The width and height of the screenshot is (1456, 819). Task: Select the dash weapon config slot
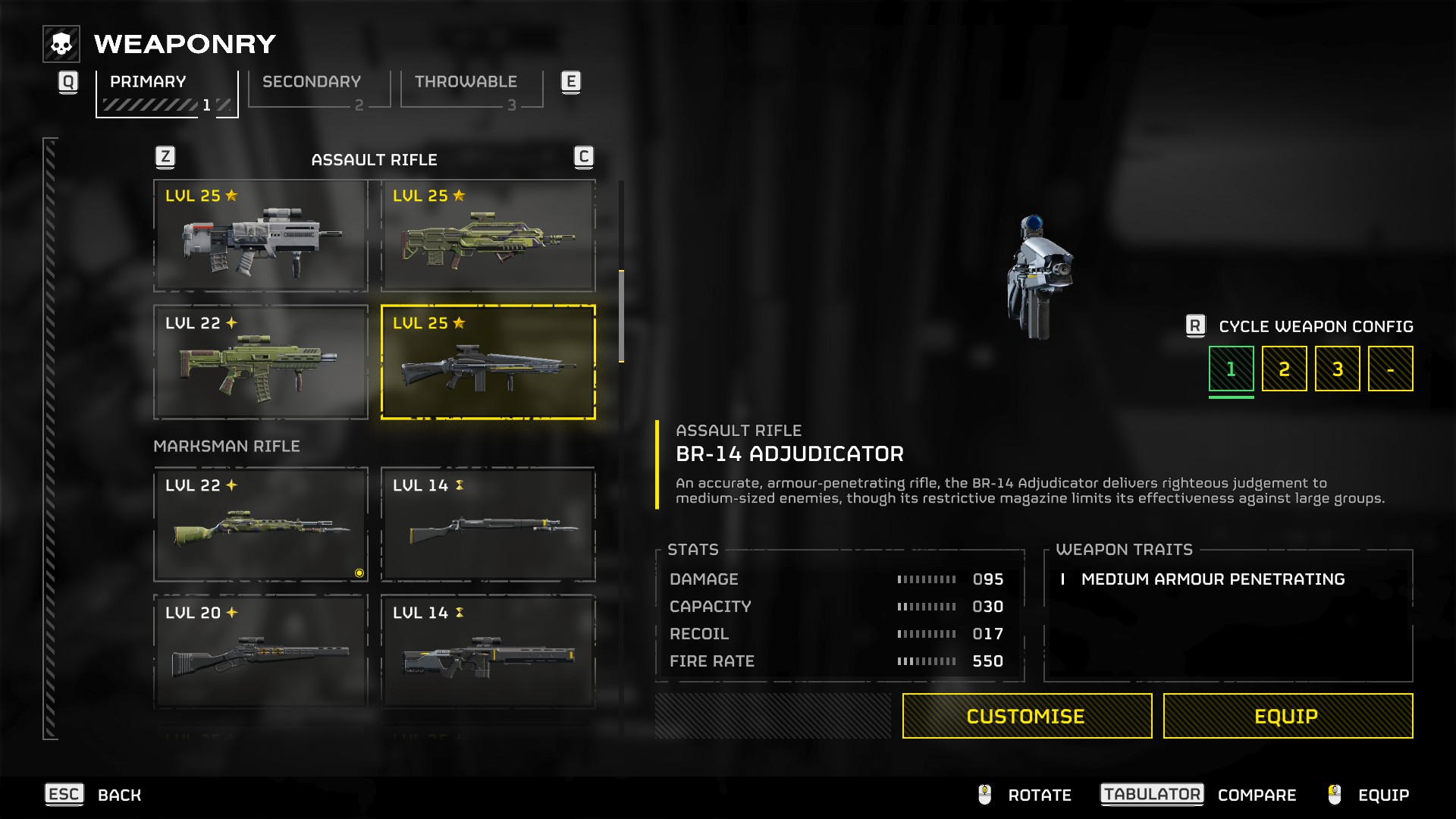point(1390,369)
